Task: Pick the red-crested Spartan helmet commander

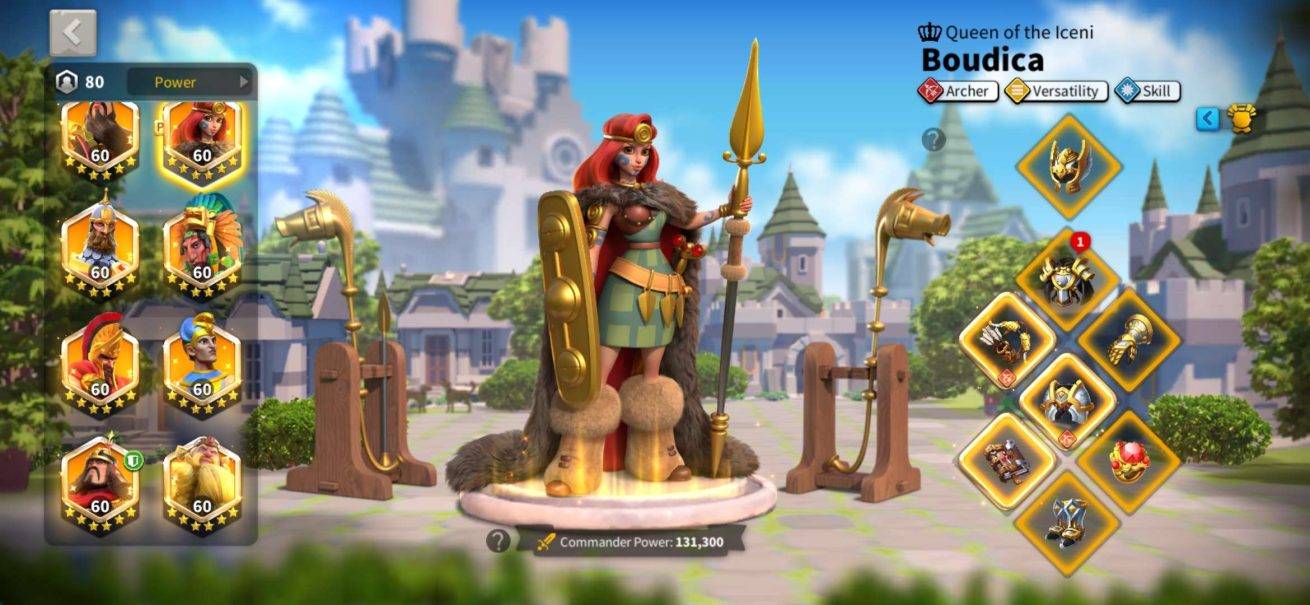Action: coord(100,368)
